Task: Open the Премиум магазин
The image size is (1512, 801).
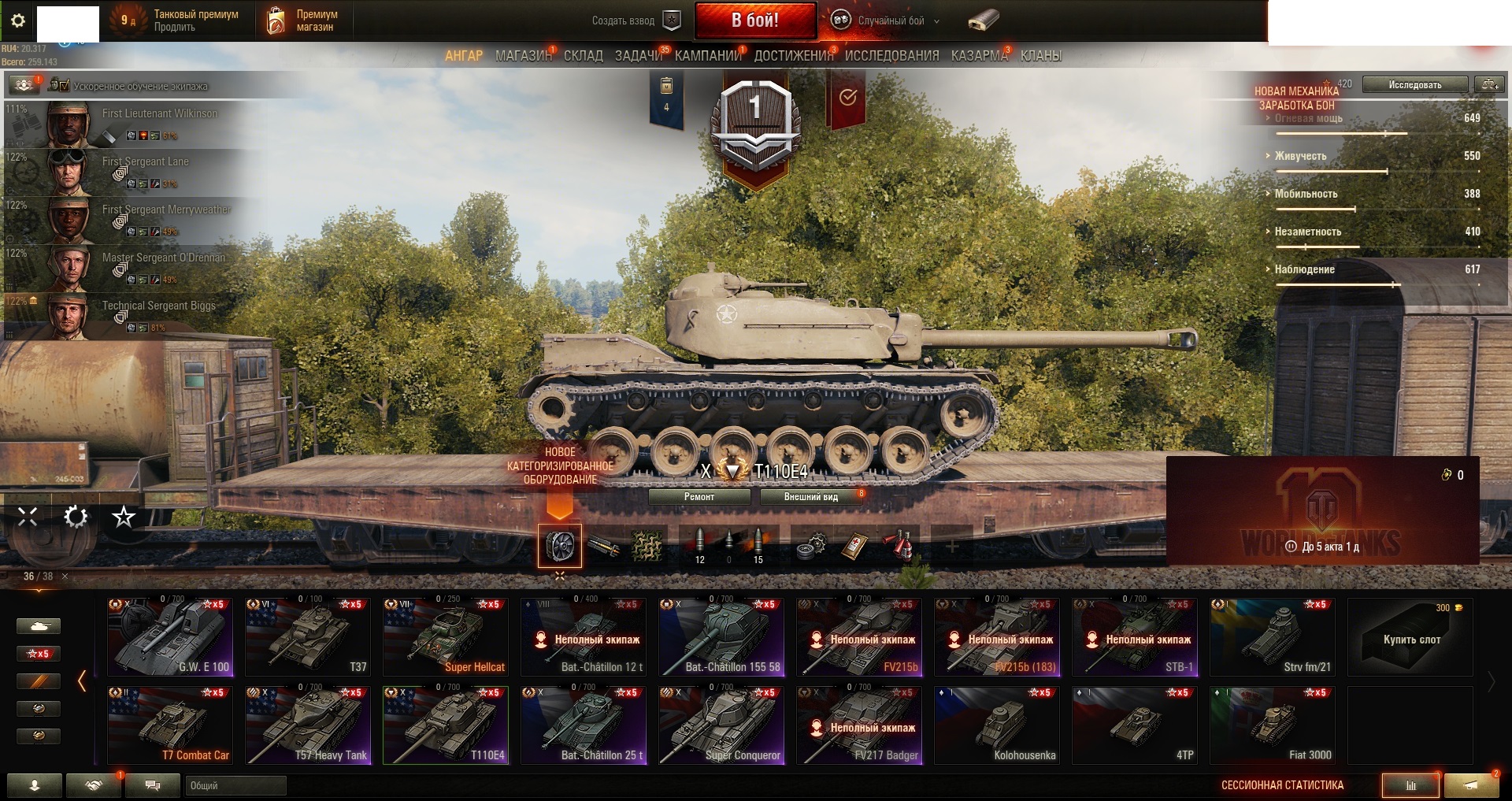Action: pos(304,20)
